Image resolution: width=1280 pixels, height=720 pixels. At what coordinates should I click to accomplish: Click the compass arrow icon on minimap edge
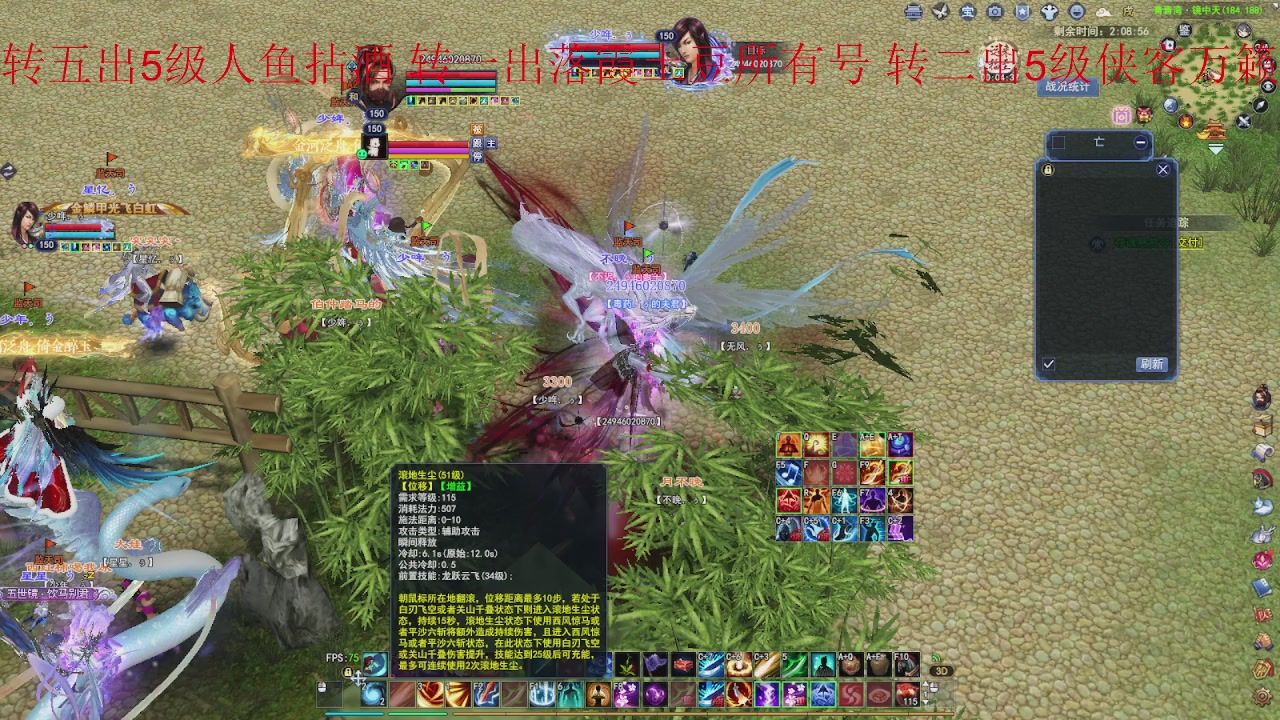pyautogui.click(x=1259, y=107)
